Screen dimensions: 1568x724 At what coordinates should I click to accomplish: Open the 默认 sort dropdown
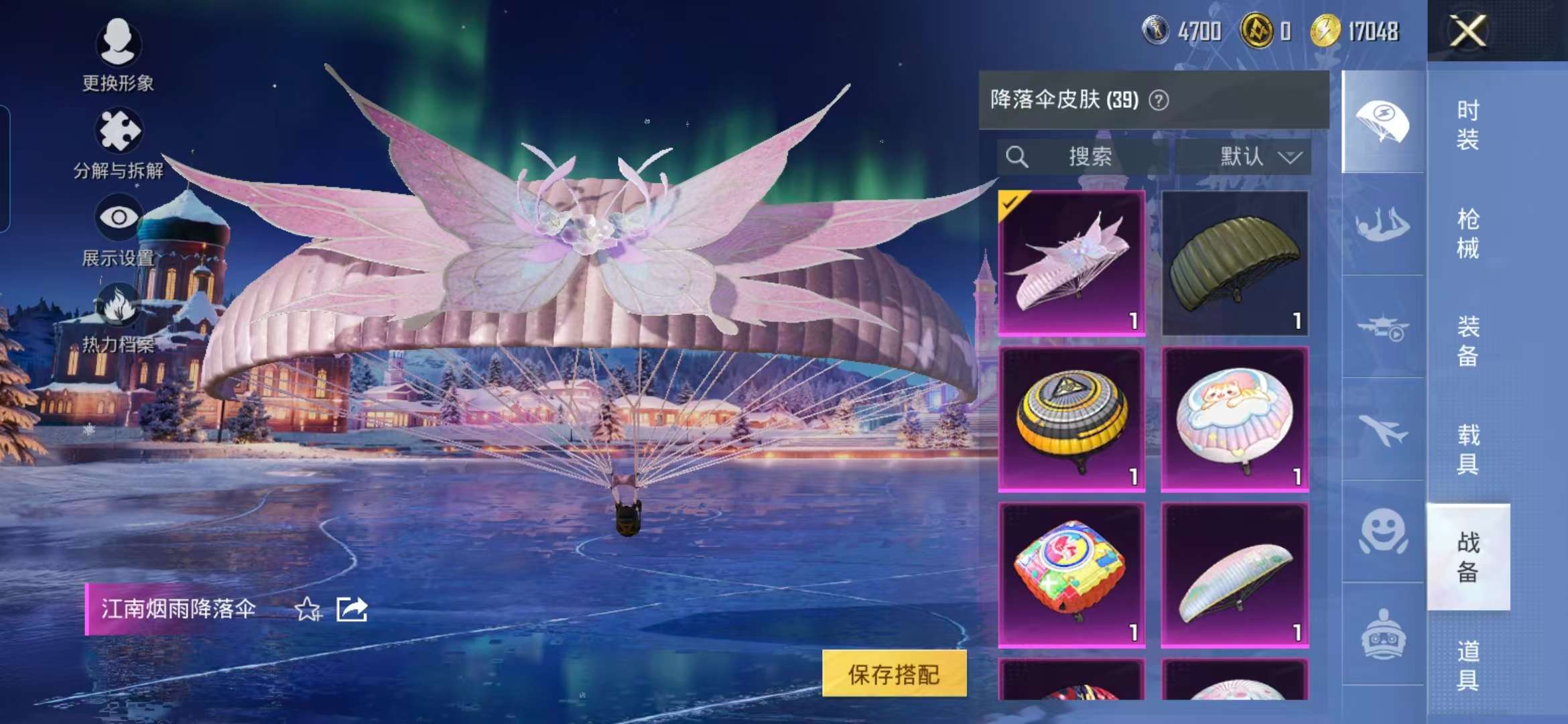click(x=1244, y=158)
